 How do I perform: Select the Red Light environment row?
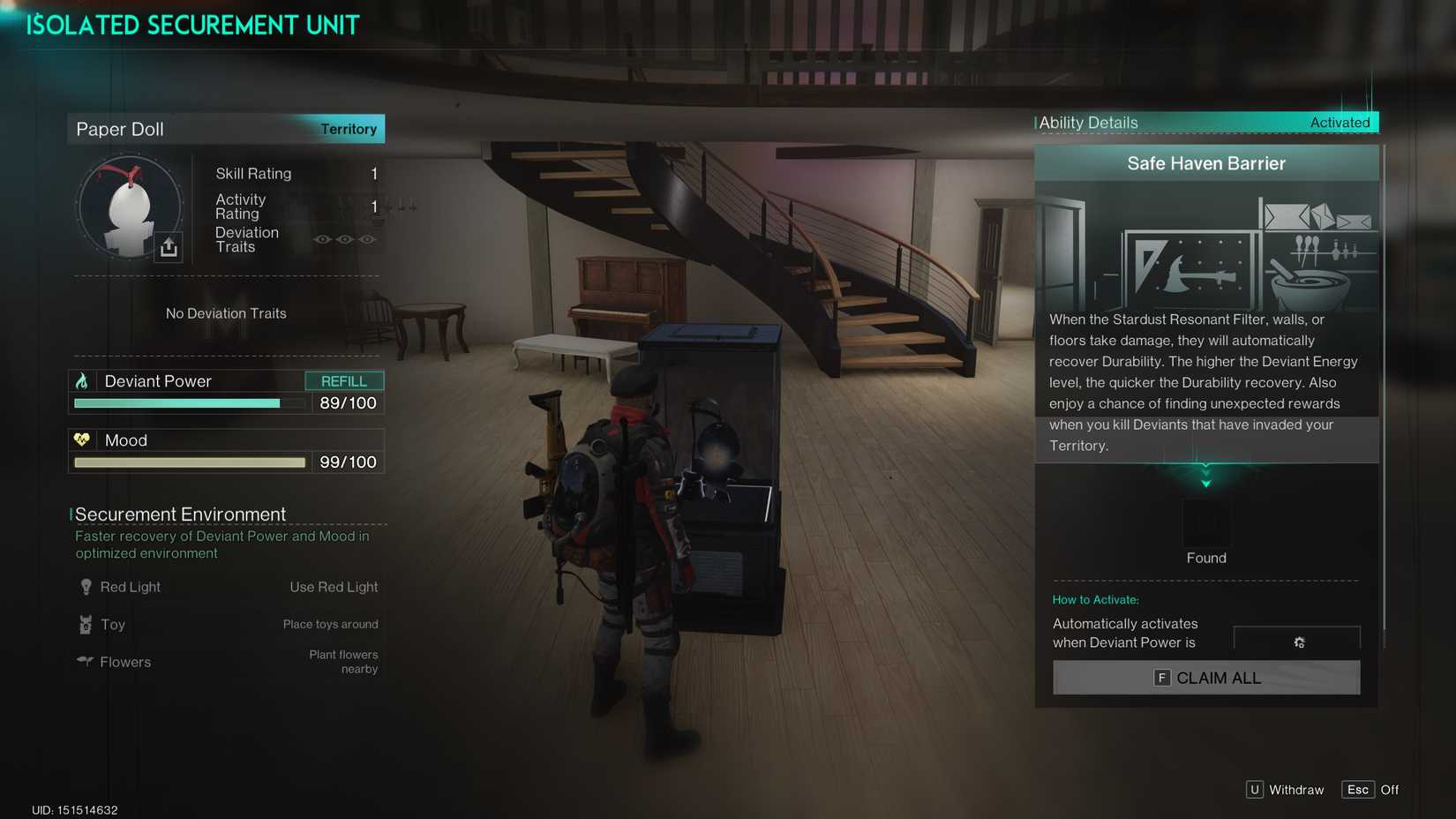227,588
